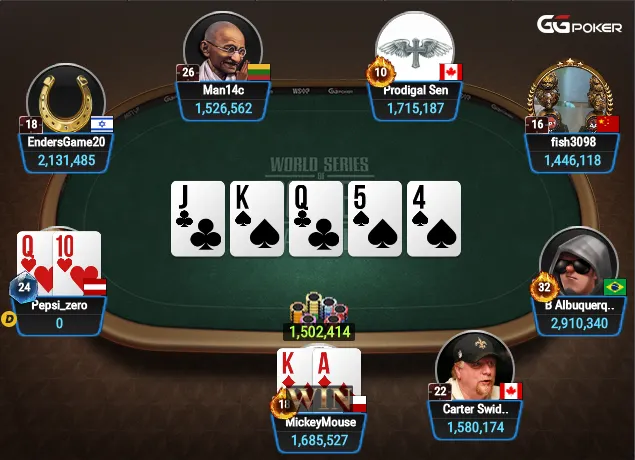Click MickeyMouse's name plate
Image resolution: width=635 pixels, height=460 pixels.
[320, 431]
